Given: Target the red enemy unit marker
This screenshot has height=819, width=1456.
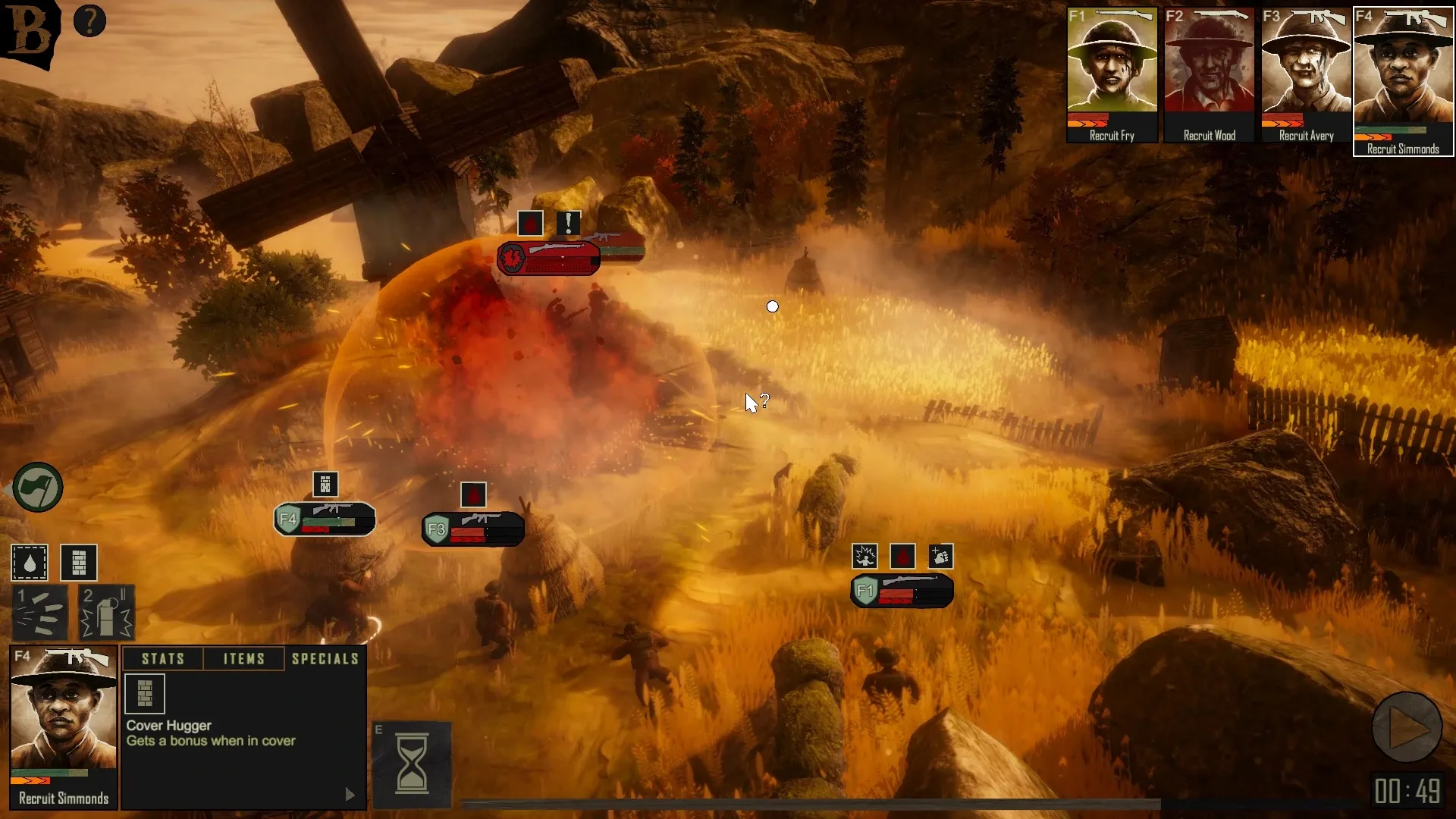Looking at the screenshot, I should (548, 259).
